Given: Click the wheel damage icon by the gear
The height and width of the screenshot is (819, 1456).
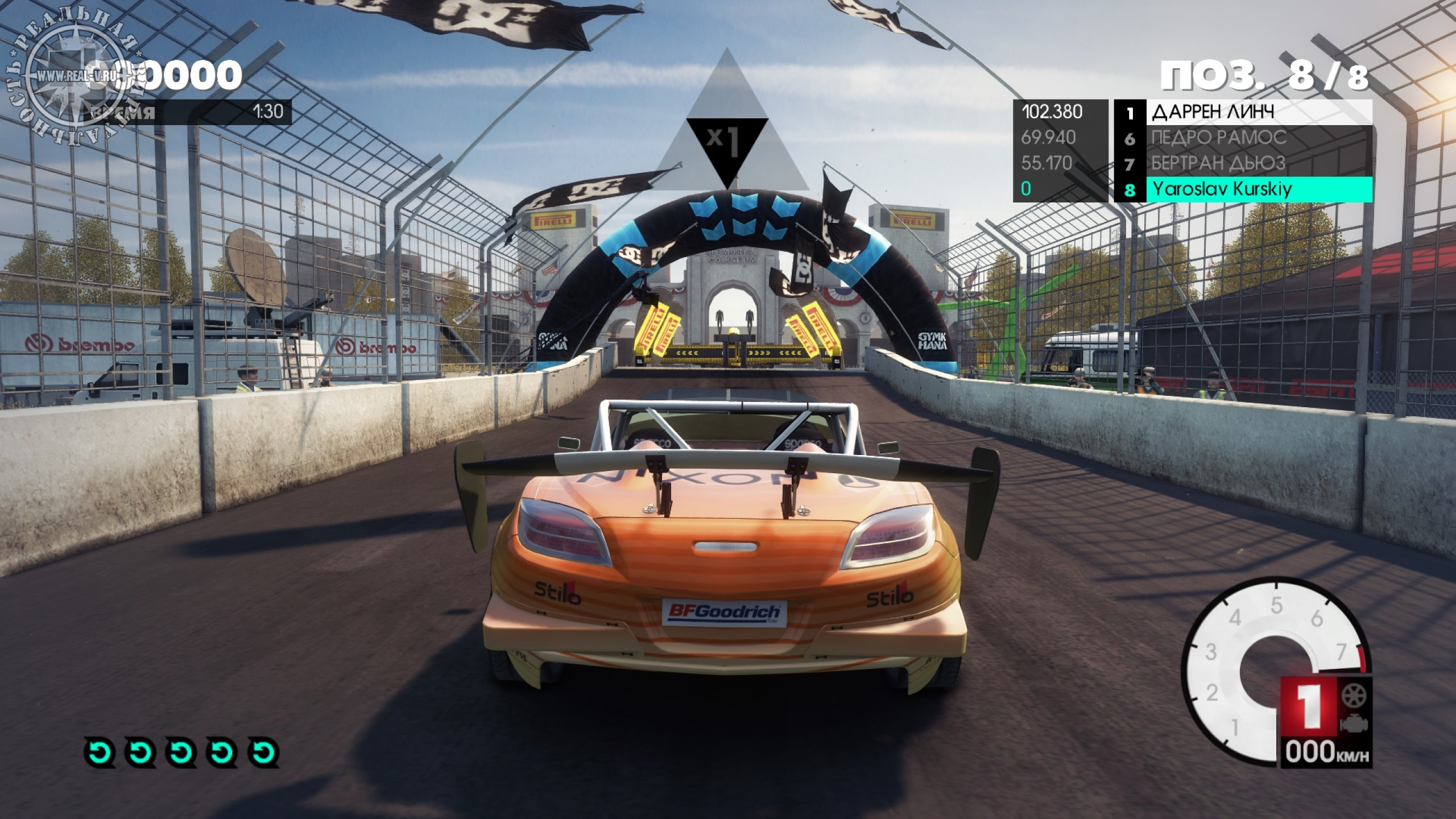Looking at the screenshot, I should pos(1354,695).
